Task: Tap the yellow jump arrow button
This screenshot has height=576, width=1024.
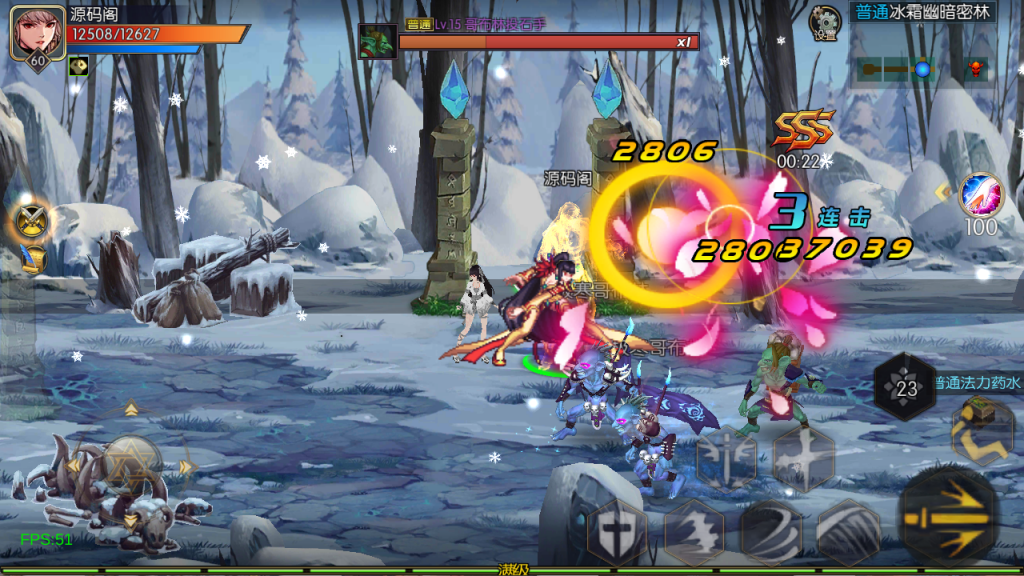Action: click(x=982, y=430)
